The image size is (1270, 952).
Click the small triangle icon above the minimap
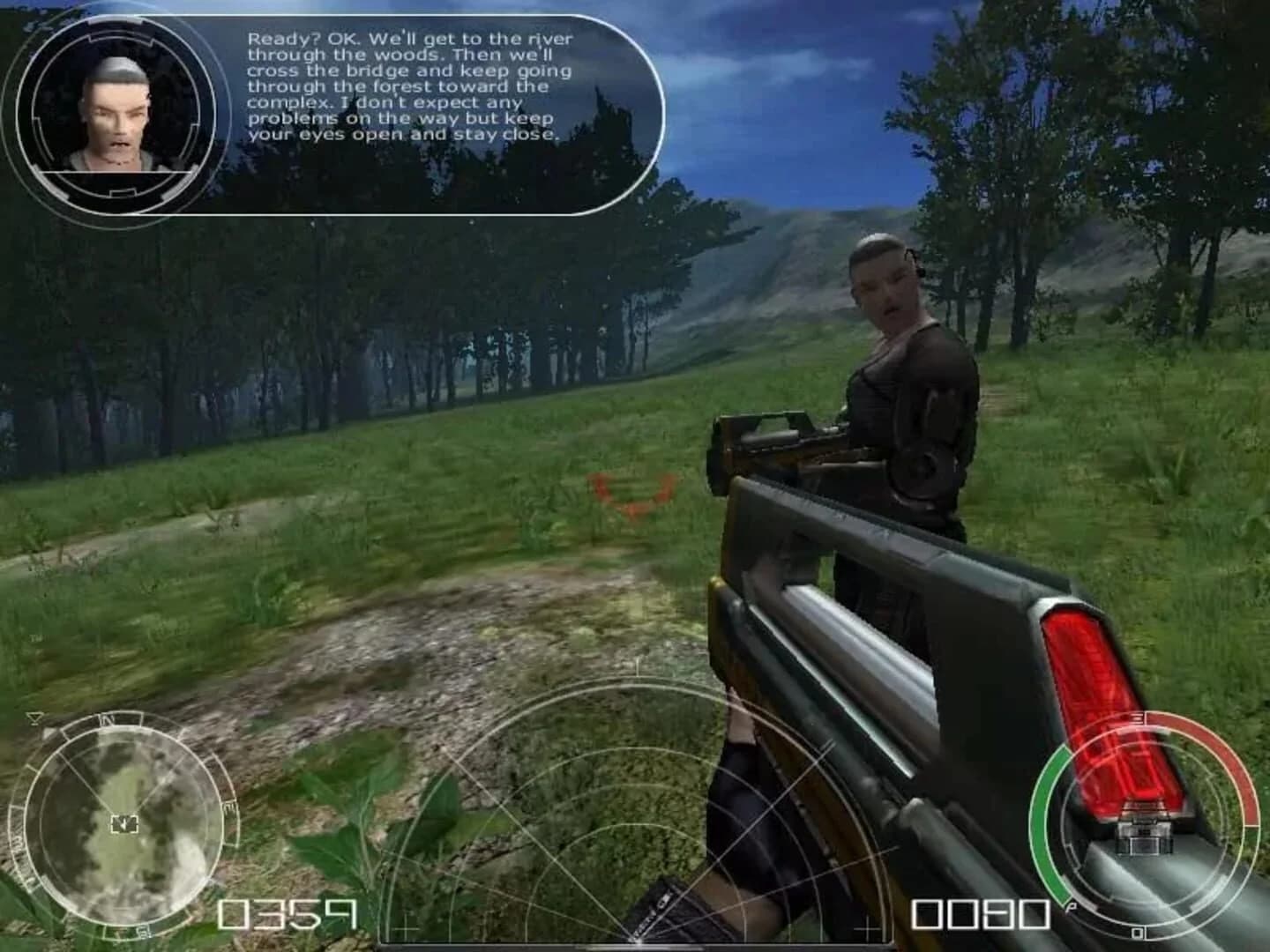(x=36, y=718)
